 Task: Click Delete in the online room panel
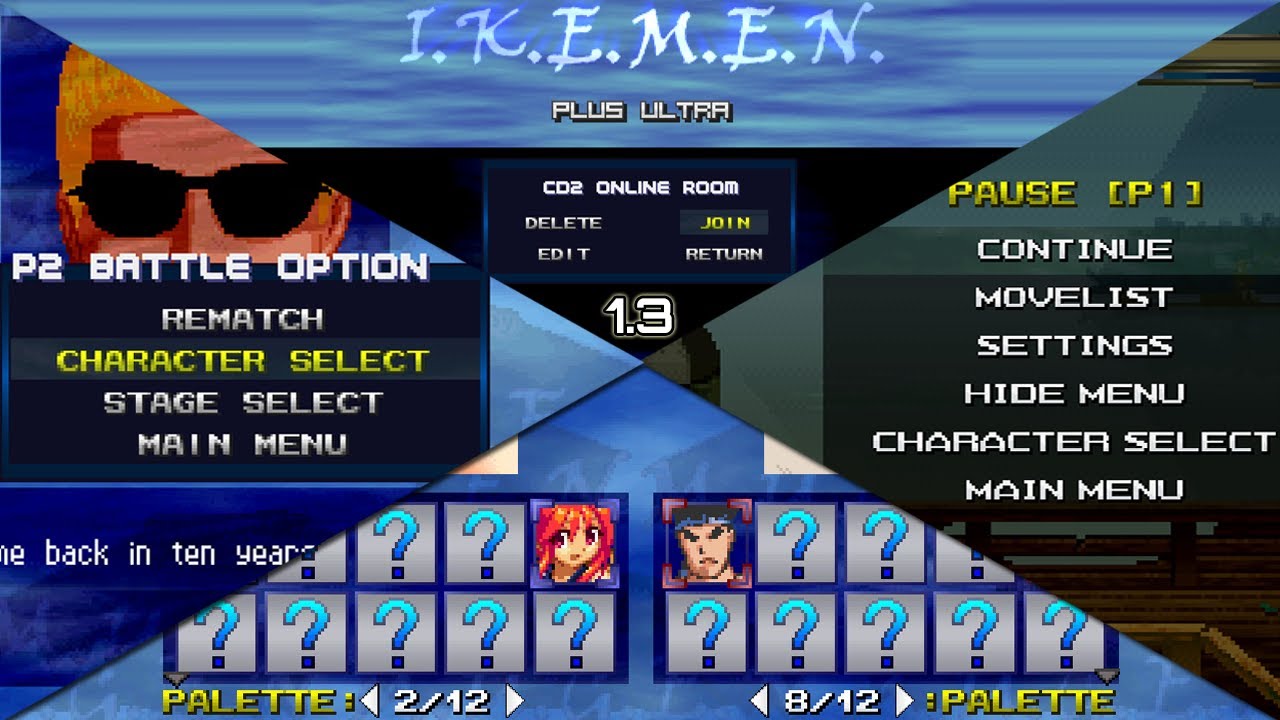tap(563, 223)
